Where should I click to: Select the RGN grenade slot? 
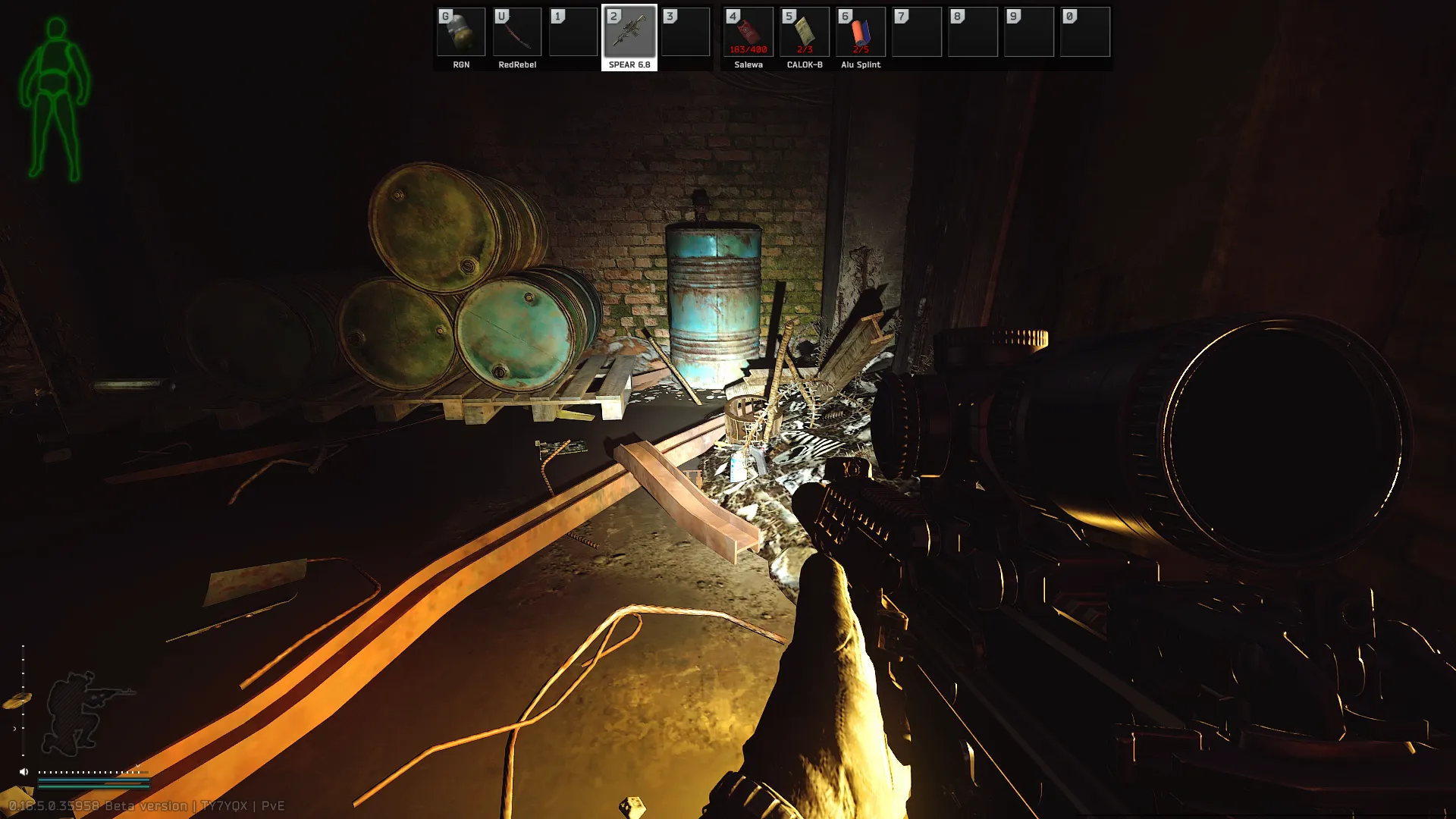tap(461, 33)
